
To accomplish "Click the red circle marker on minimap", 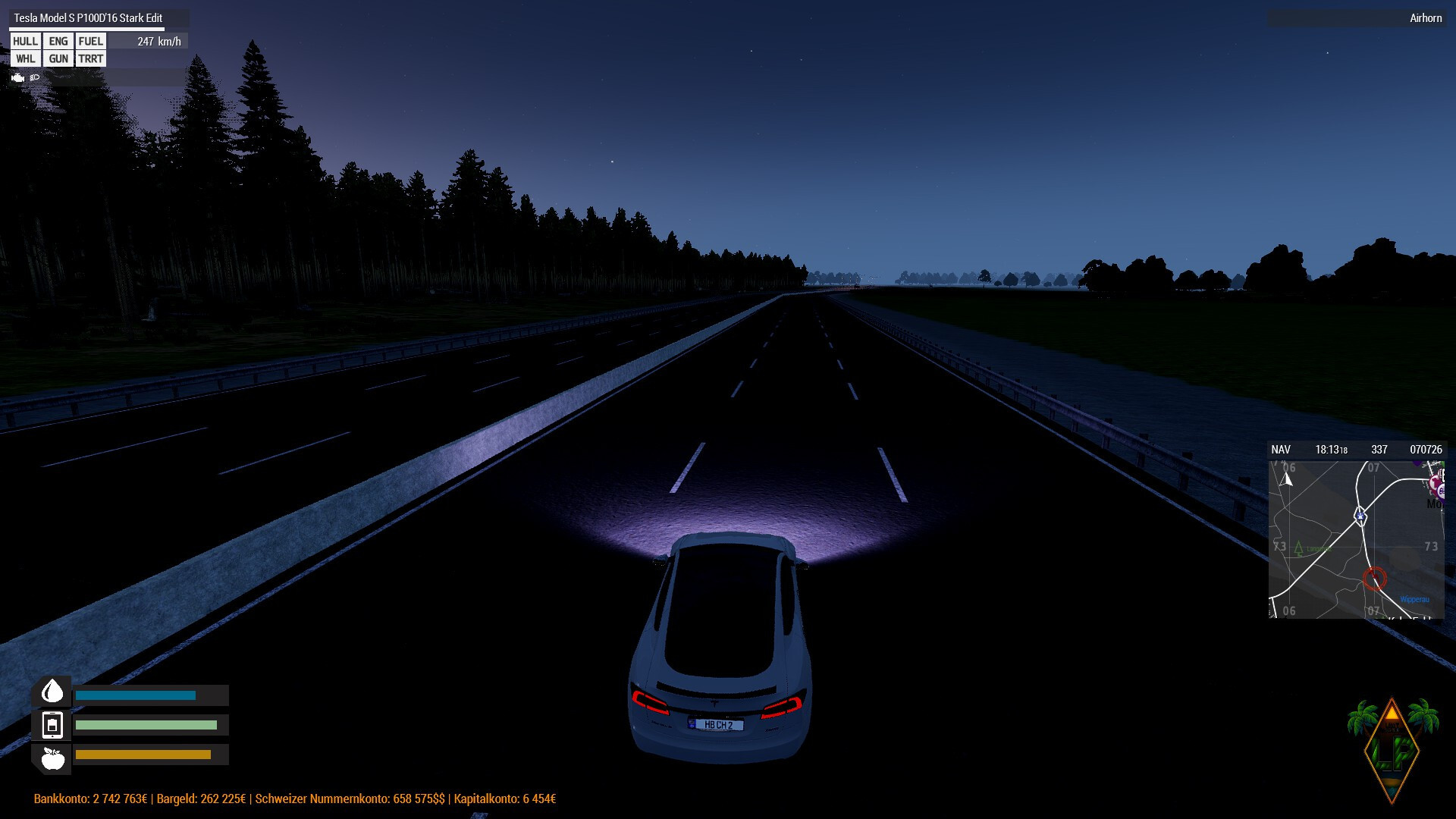I will (x=1374, y=579).
